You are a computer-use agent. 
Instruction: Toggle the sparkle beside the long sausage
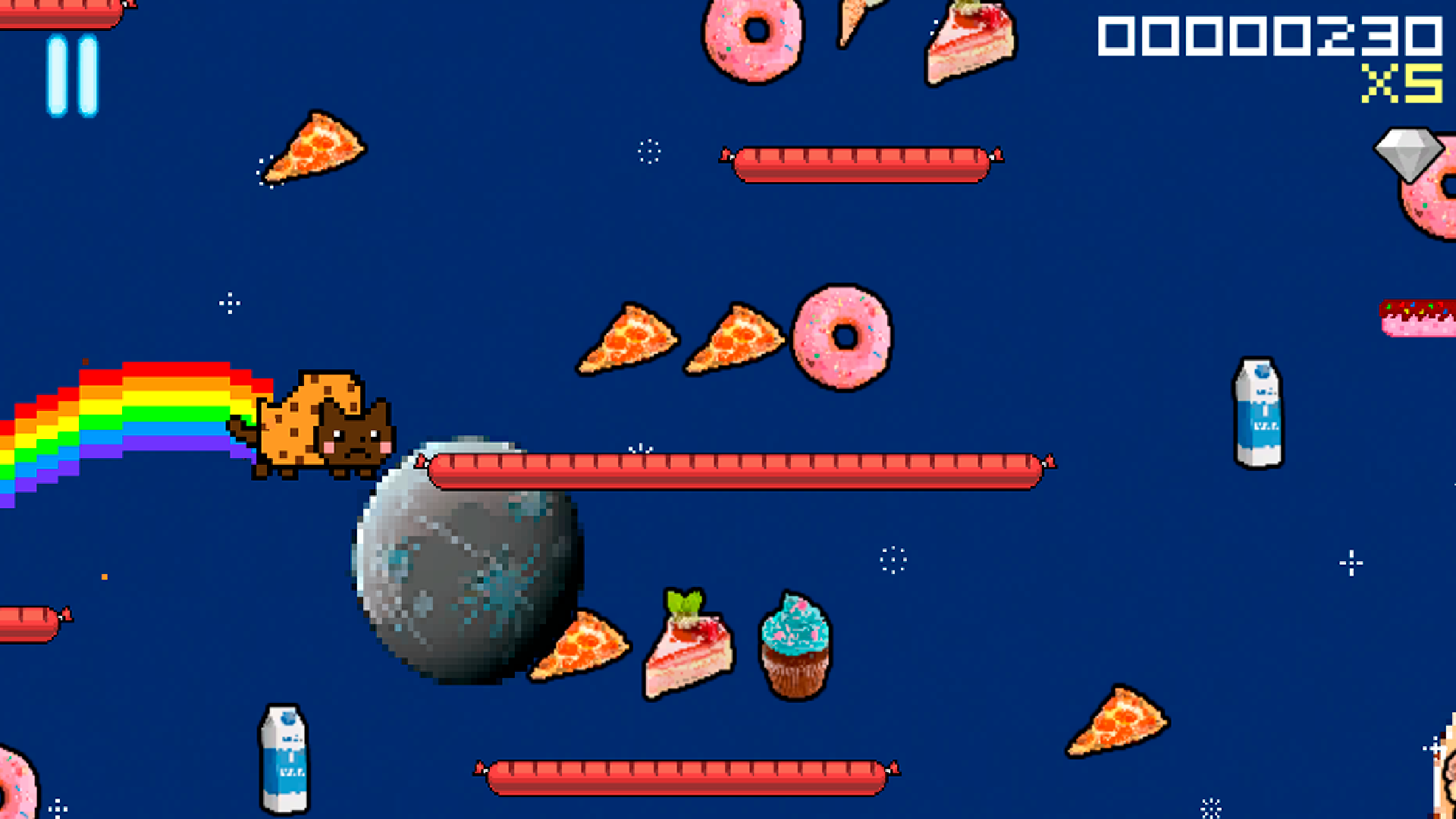tap(639, 447)
